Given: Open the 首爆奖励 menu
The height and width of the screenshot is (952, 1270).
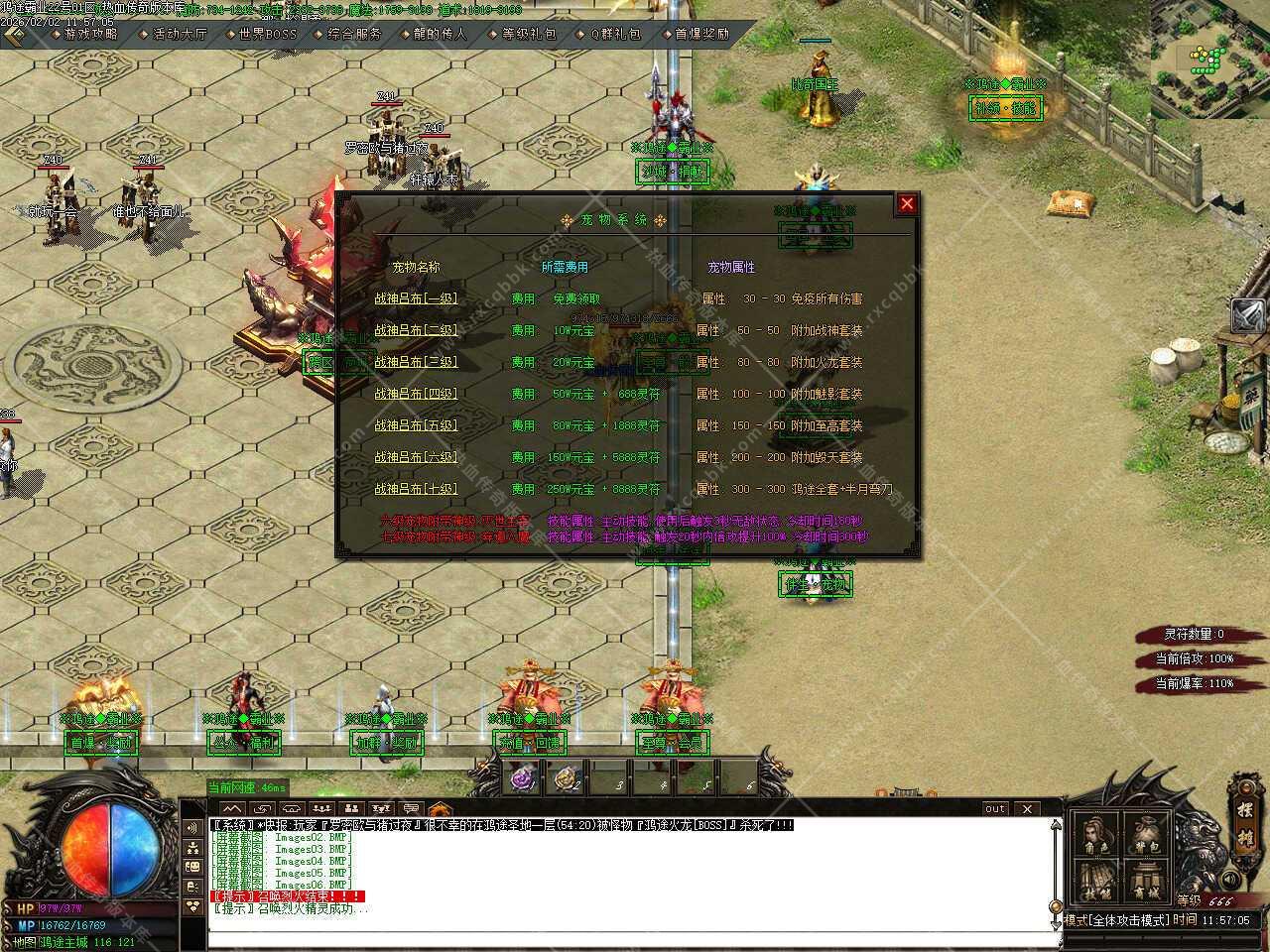Looking at the screenshot, I should (701, 34).
